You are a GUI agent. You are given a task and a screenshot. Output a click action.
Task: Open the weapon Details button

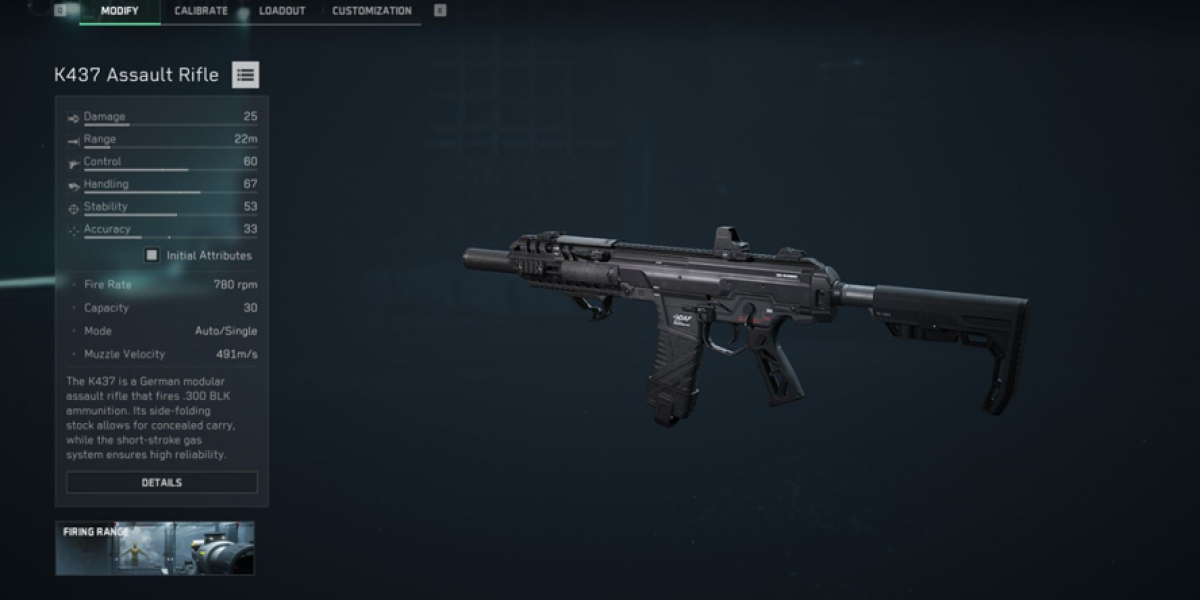pyautogui.click(x=162, y=482)
